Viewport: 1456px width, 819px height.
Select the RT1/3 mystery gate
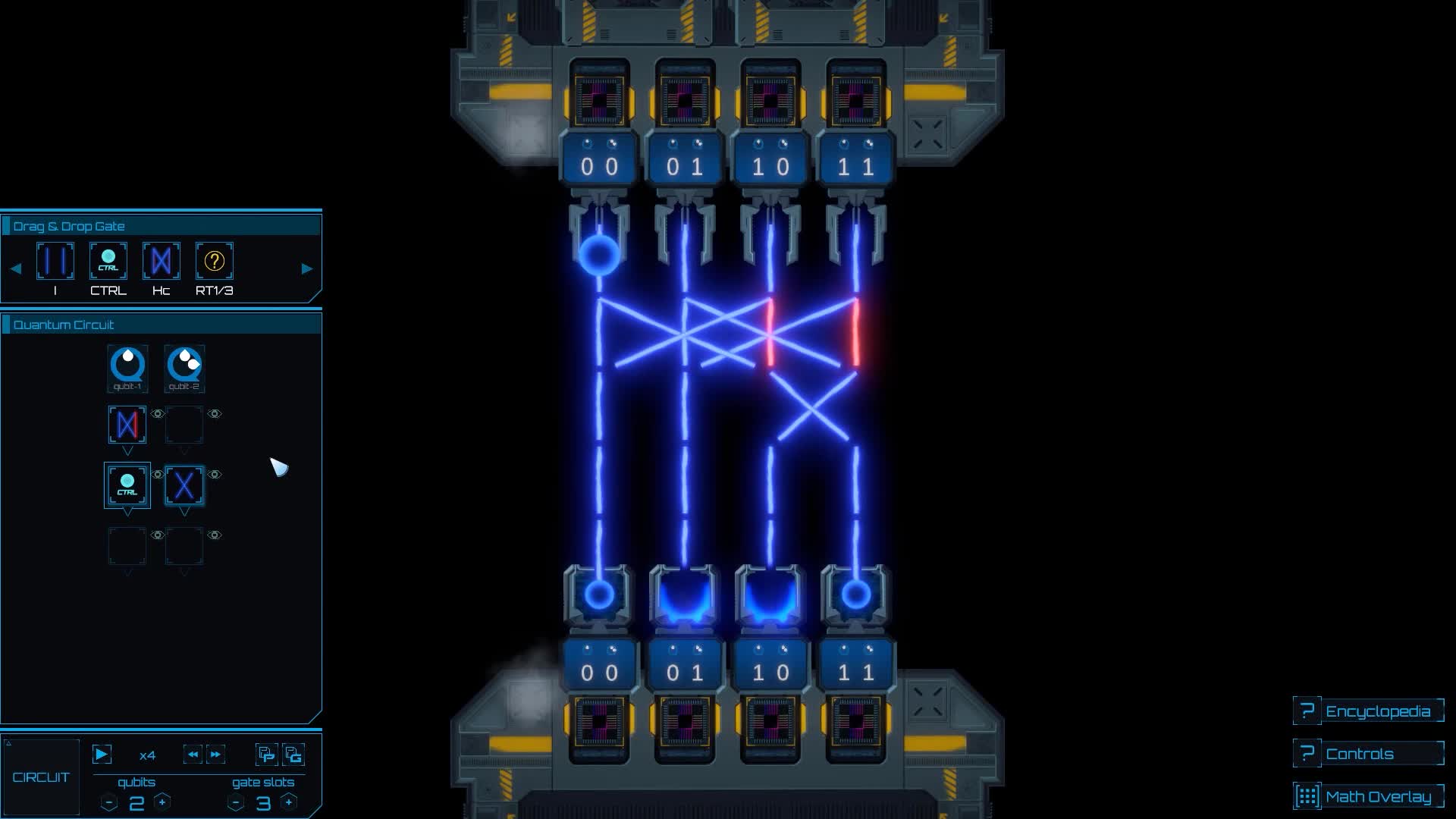pyautogui.click(x=215, y=261)
